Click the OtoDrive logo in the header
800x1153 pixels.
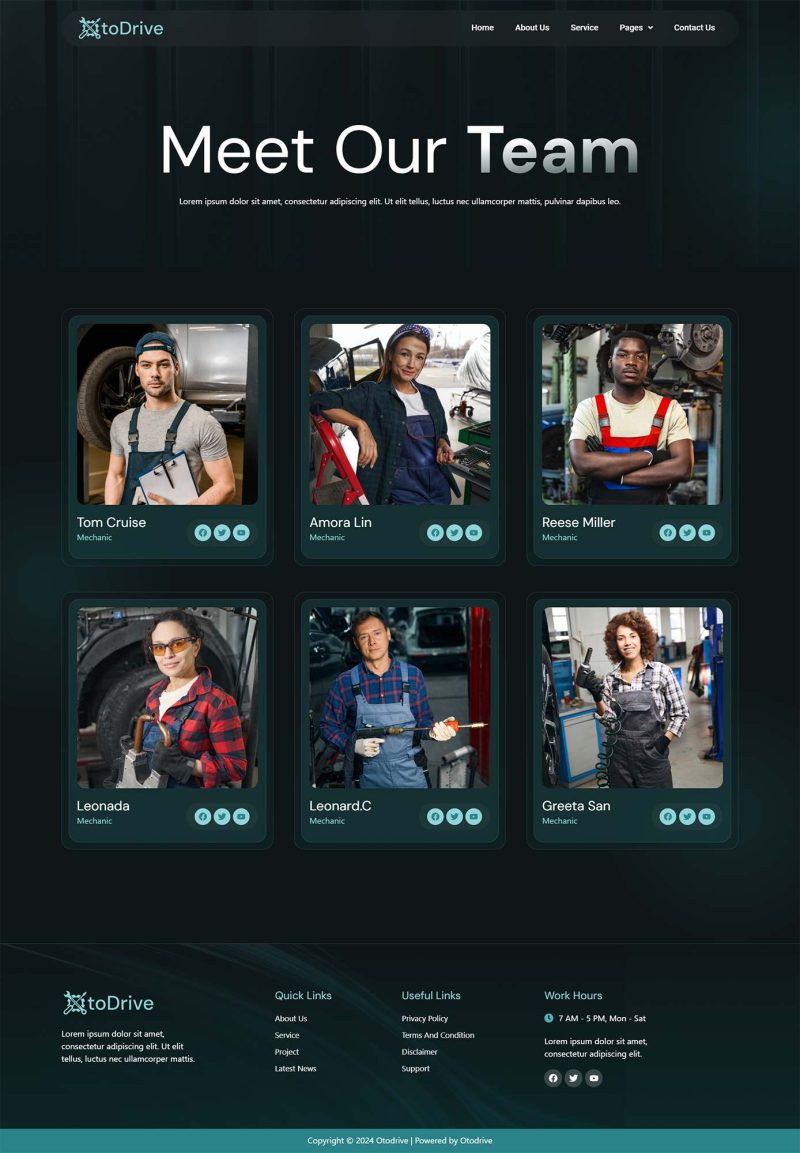coord(121,28)
